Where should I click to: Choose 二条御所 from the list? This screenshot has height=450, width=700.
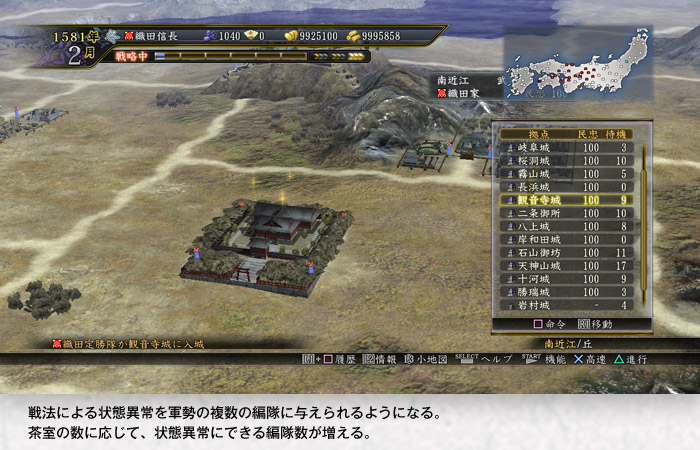tap(565, 213)
